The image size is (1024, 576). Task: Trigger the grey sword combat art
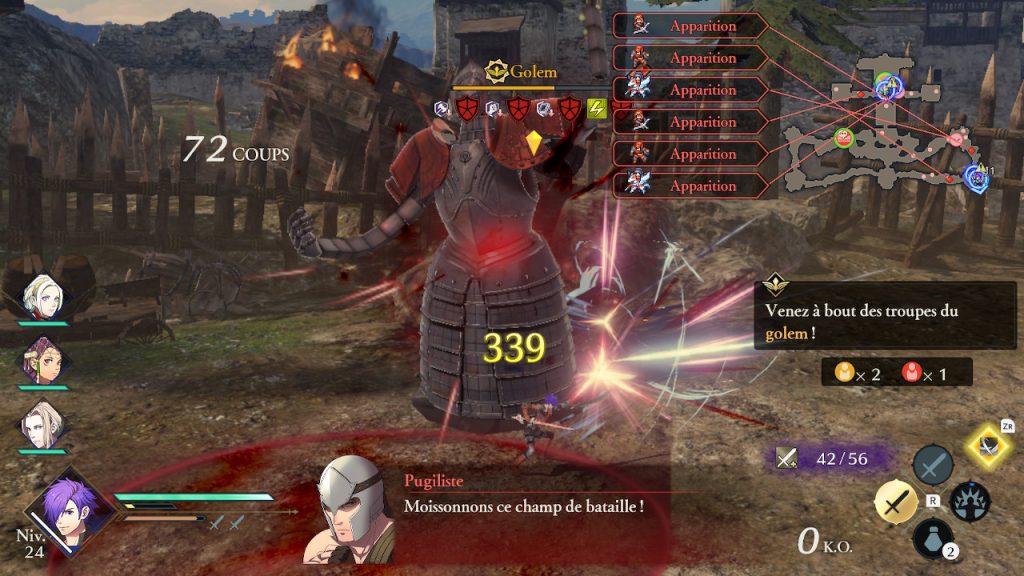tap(932, 465)
